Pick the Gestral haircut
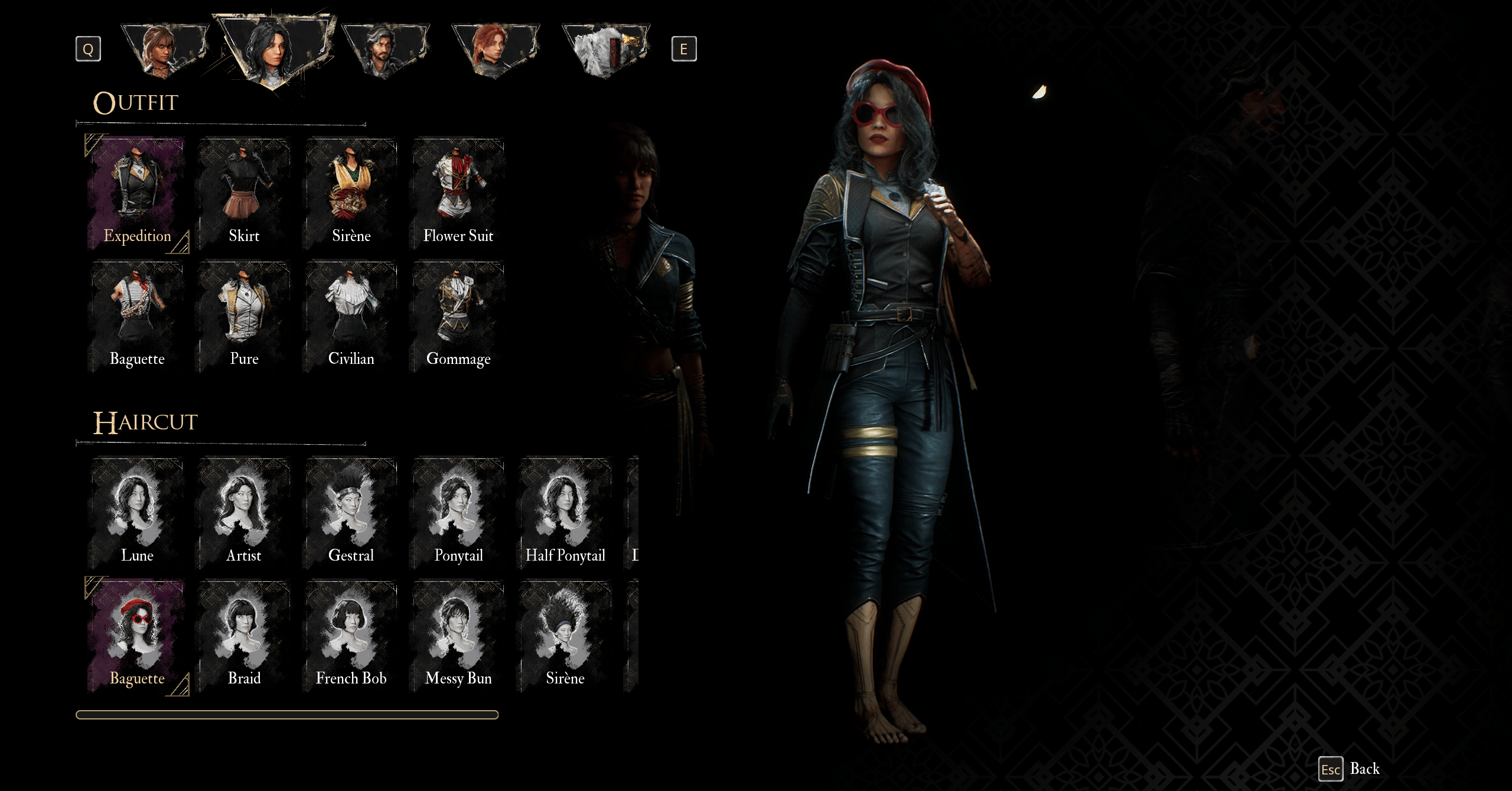Image resolution: width=1512 pixels, height=791 pixels. pos(351,513)
